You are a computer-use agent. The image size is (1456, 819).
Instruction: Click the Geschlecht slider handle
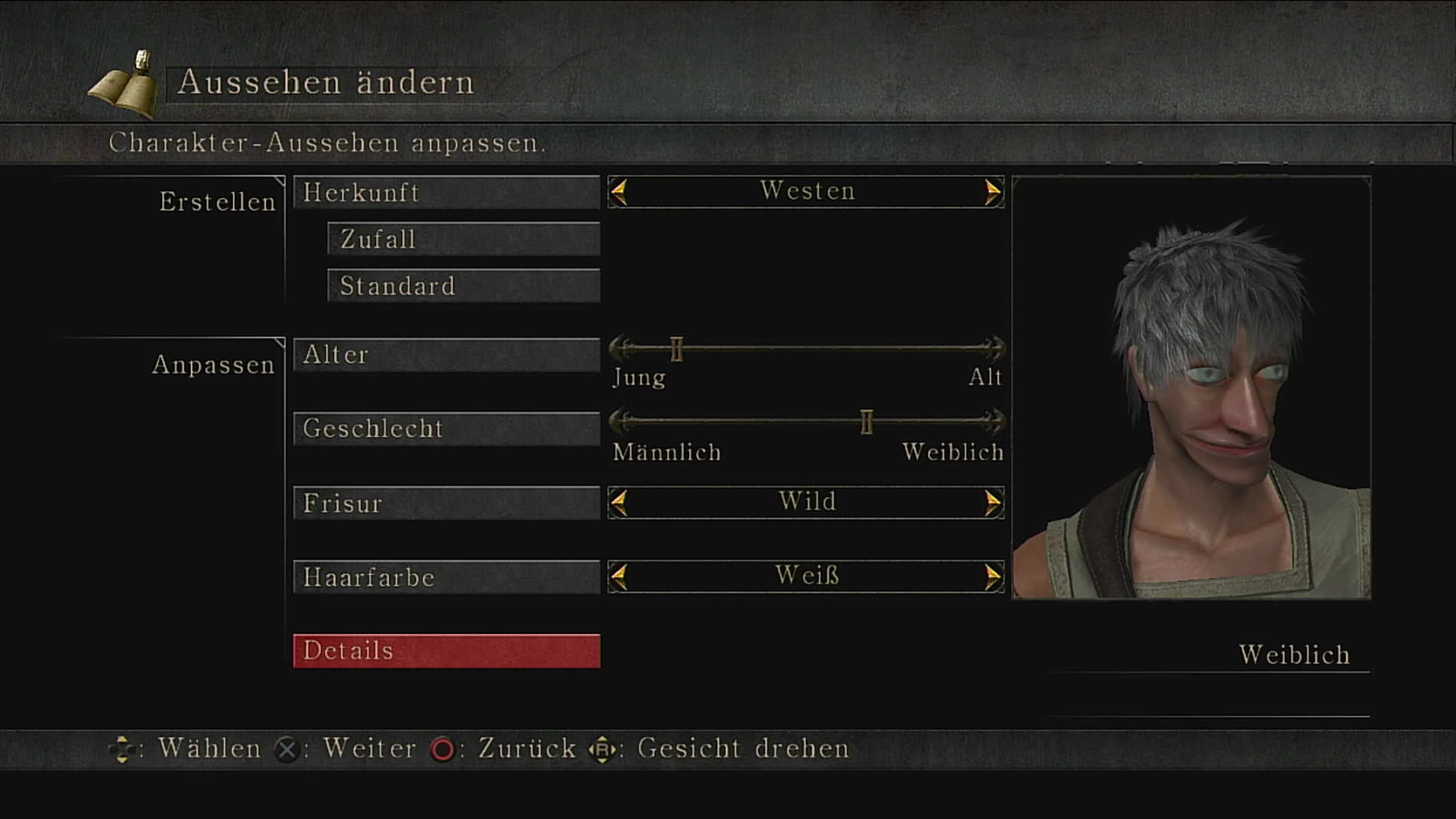(867, 421)
